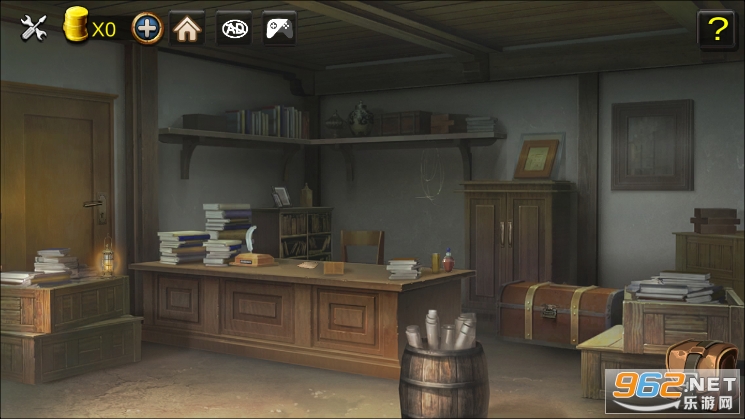Select the AD icon button

pos(235,28)
